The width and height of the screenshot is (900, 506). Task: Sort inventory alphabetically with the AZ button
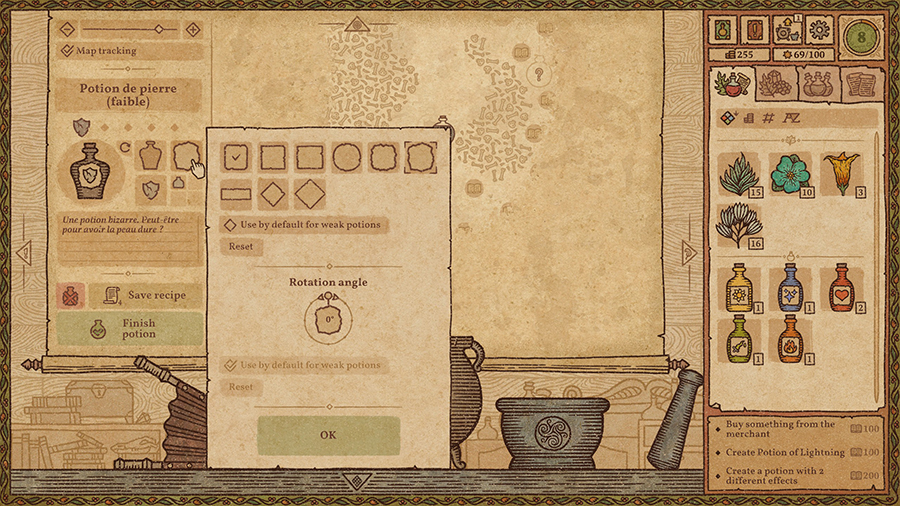tap(791, 118)
